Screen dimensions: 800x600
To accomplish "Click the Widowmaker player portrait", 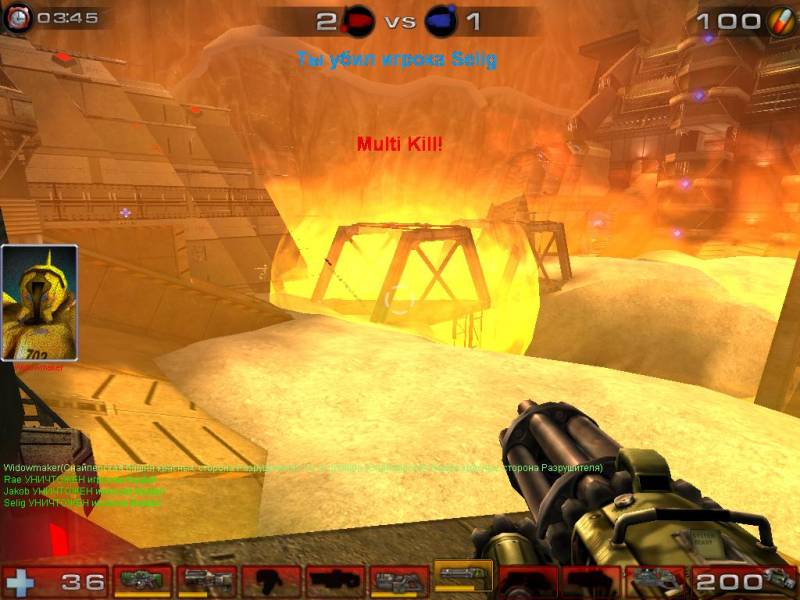I will point(40,303).
